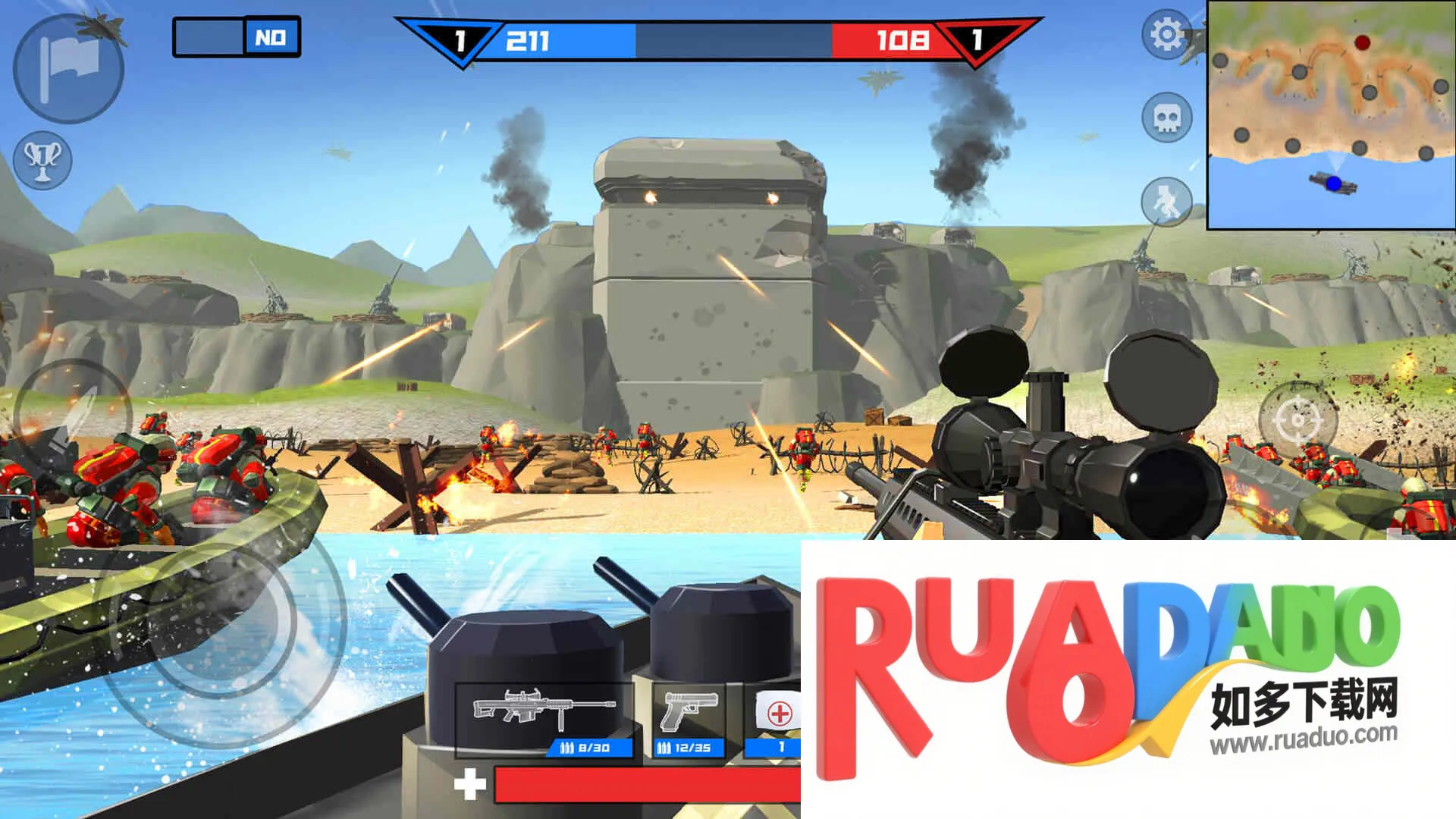Tap the flag button
The image size is (1456, 819).
point(68,68)
